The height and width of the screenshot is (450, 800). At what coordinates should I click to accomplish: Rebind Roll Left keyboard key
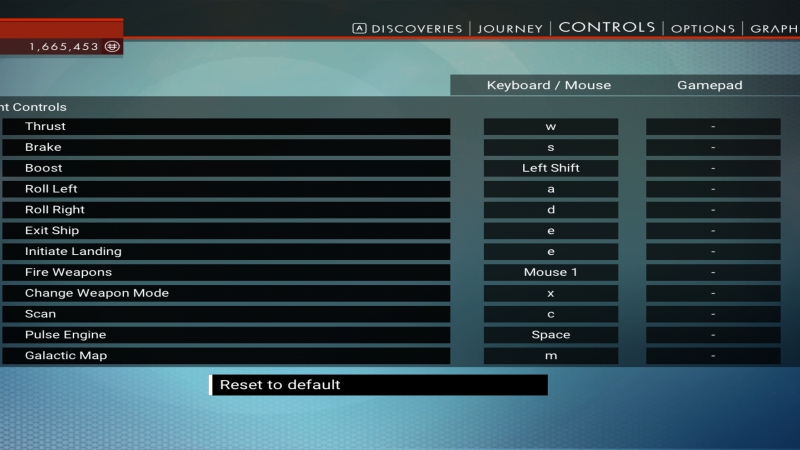point(551,189)
